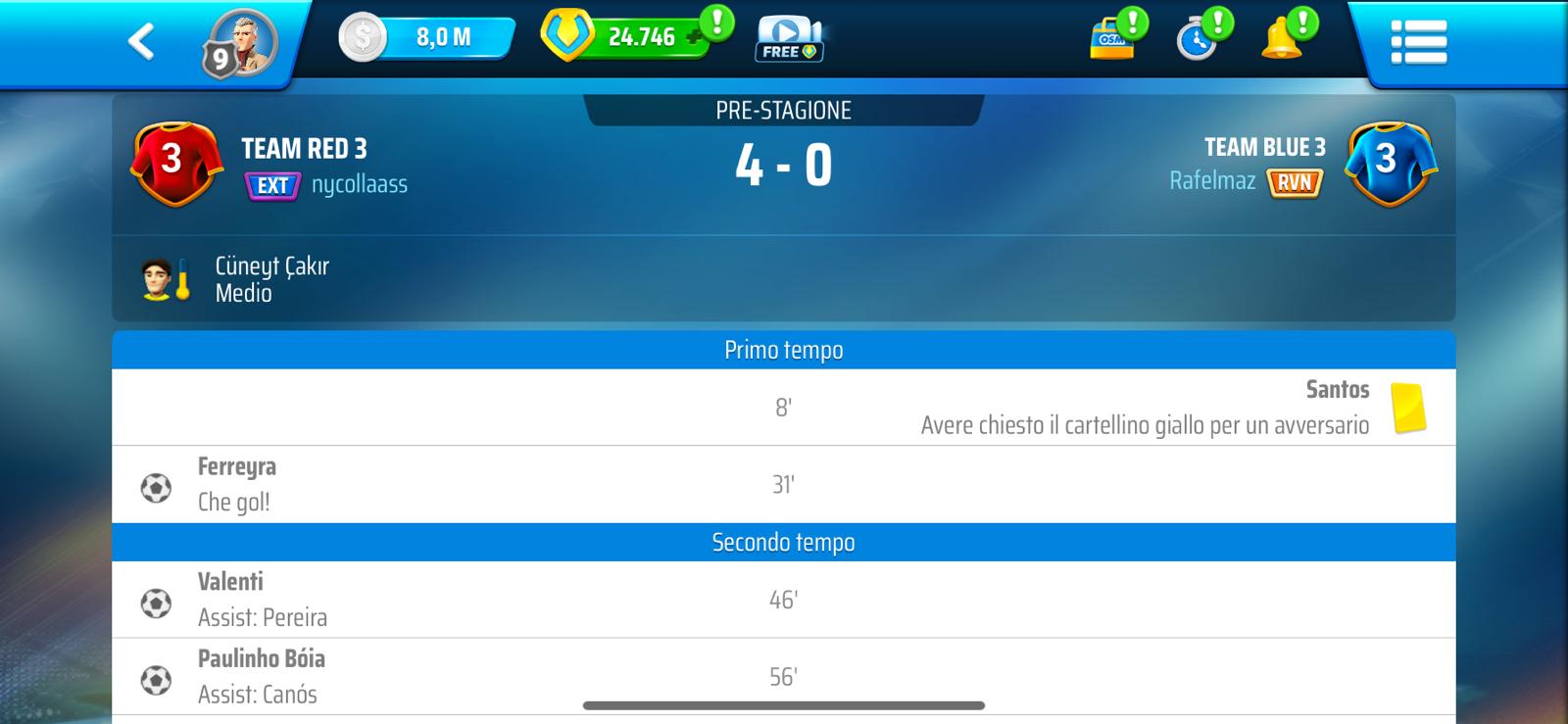This screenshot has height=724, width=1568.
Task: Select the Team Red 3 shirt badge
Action: tap(172, 163)
